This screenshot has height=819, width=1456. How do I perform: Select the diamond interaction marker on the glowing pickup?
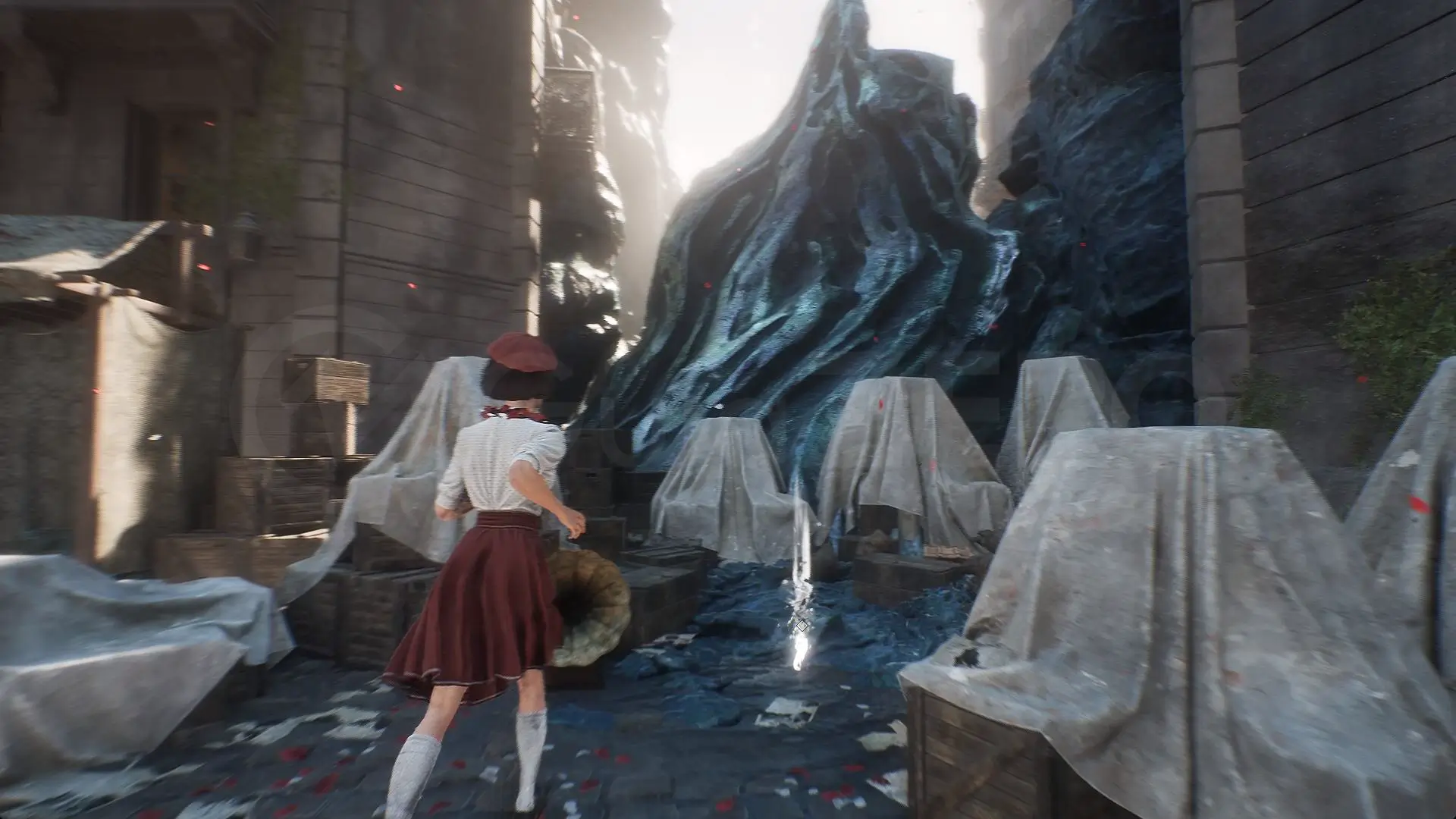tap(802, 626)
